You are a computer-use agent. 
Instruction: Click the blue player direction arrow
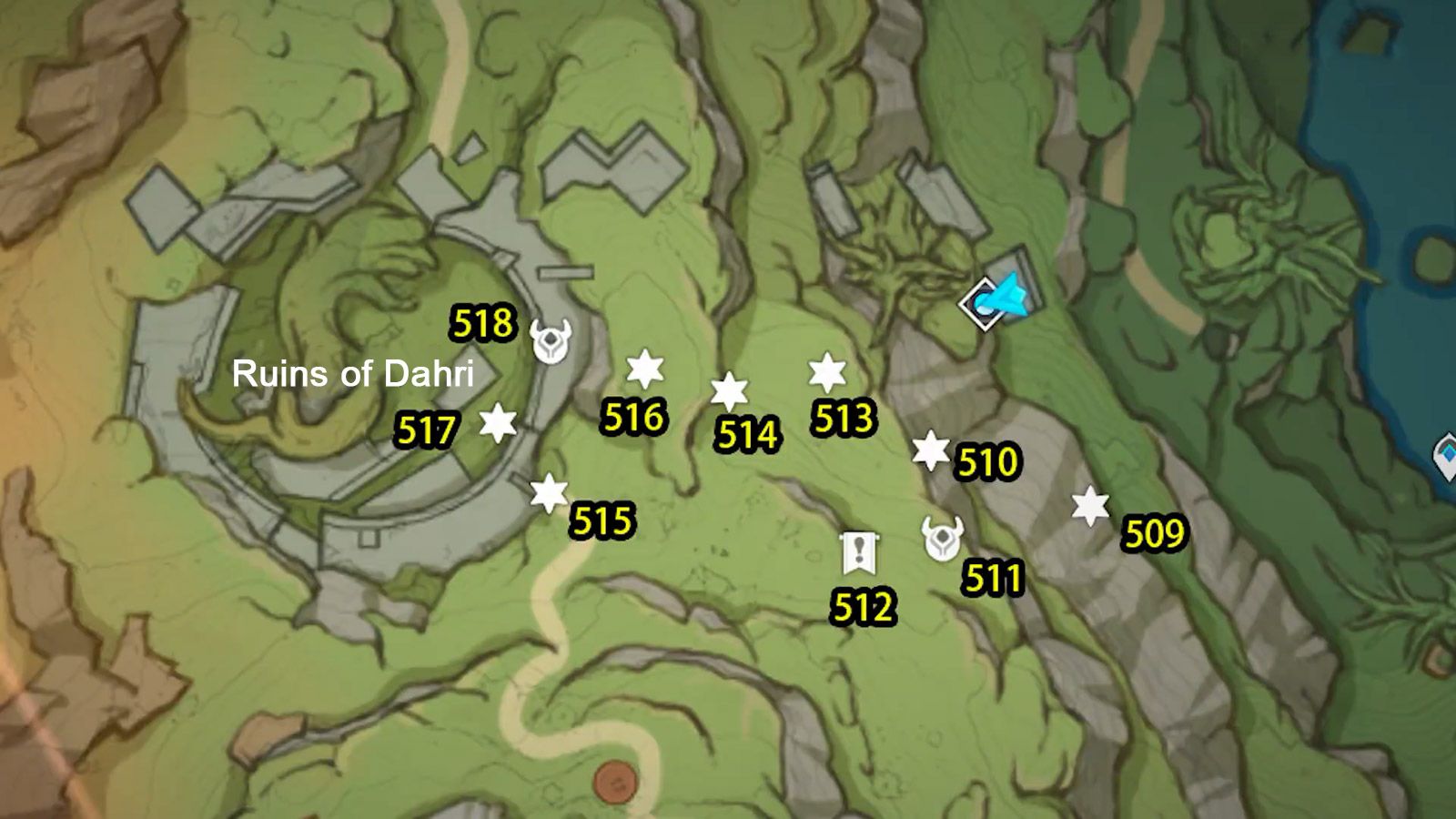(x=1010, y=297)
